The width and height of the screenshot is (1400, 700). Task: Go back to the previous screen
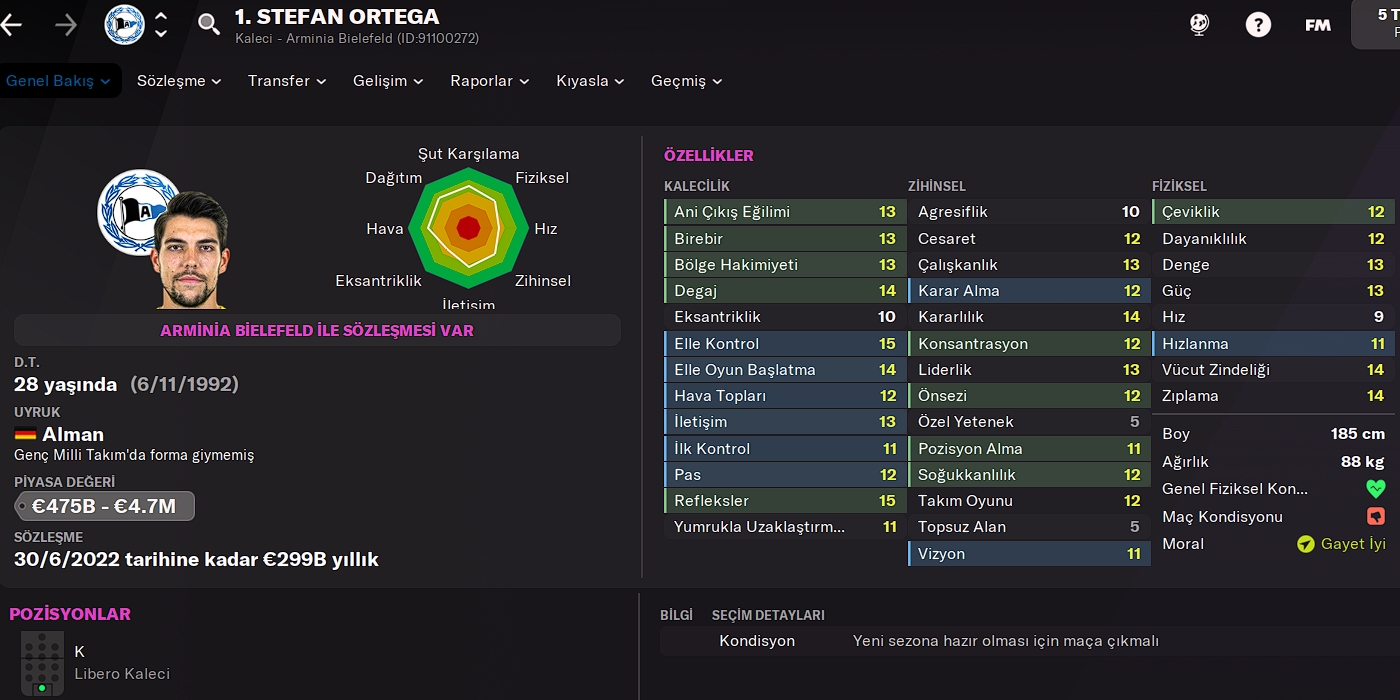coord(12,25)
